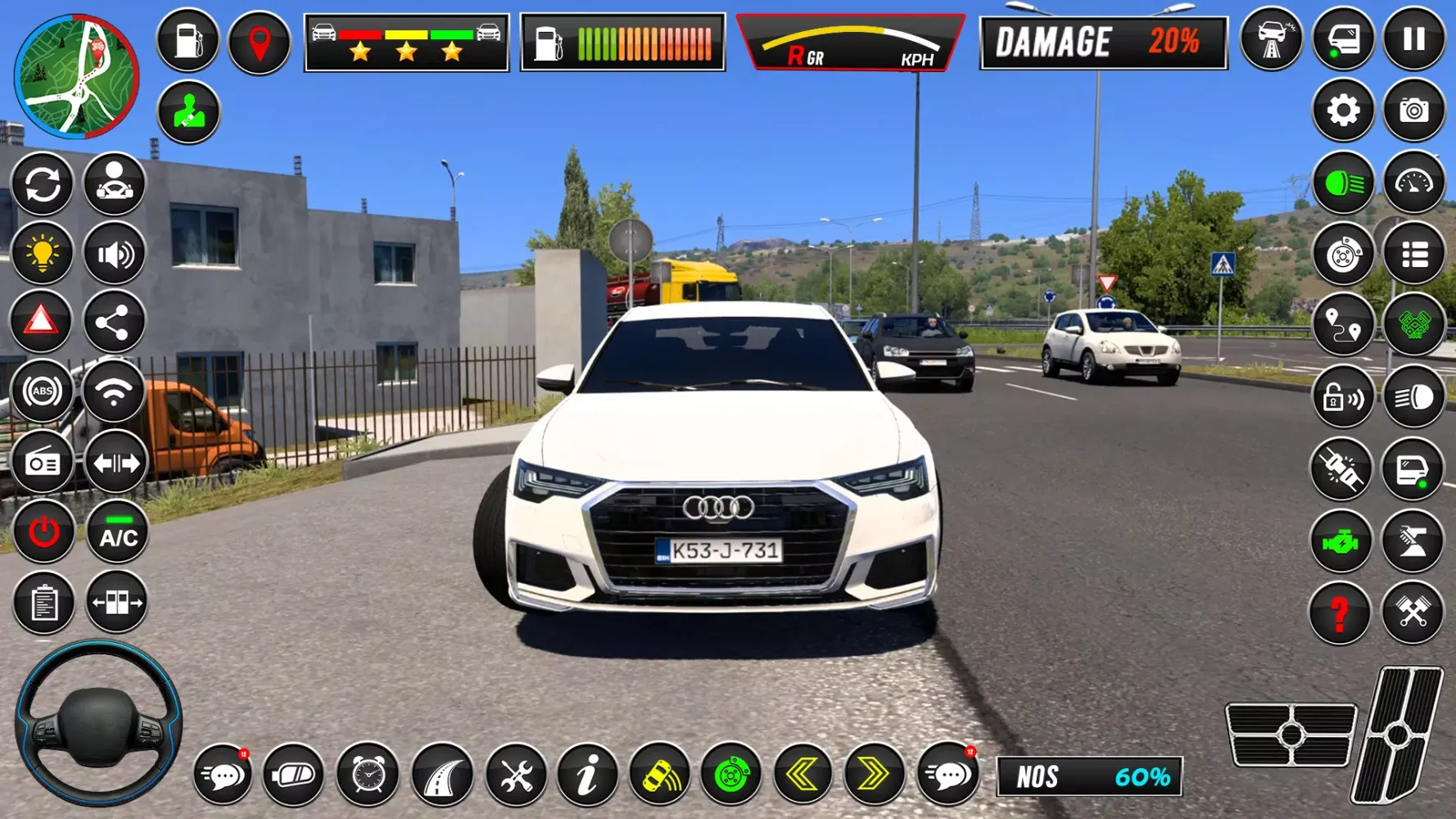The image size is (1456, 819).
Task: Pause the game
Action: coord(1413,39)
